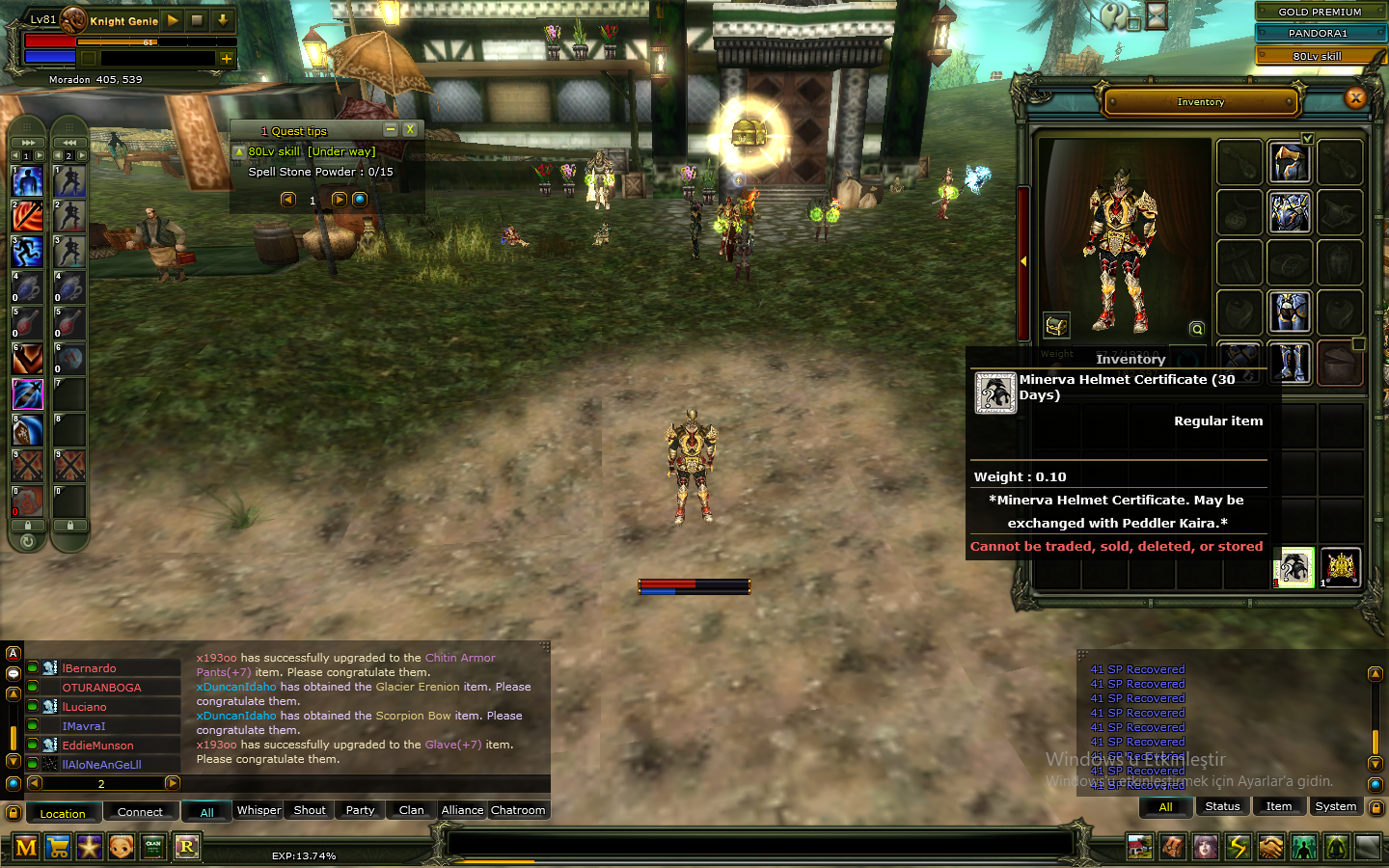Close the Inventory window
Screen dimensions: 1389x868
coord(1355,97)
